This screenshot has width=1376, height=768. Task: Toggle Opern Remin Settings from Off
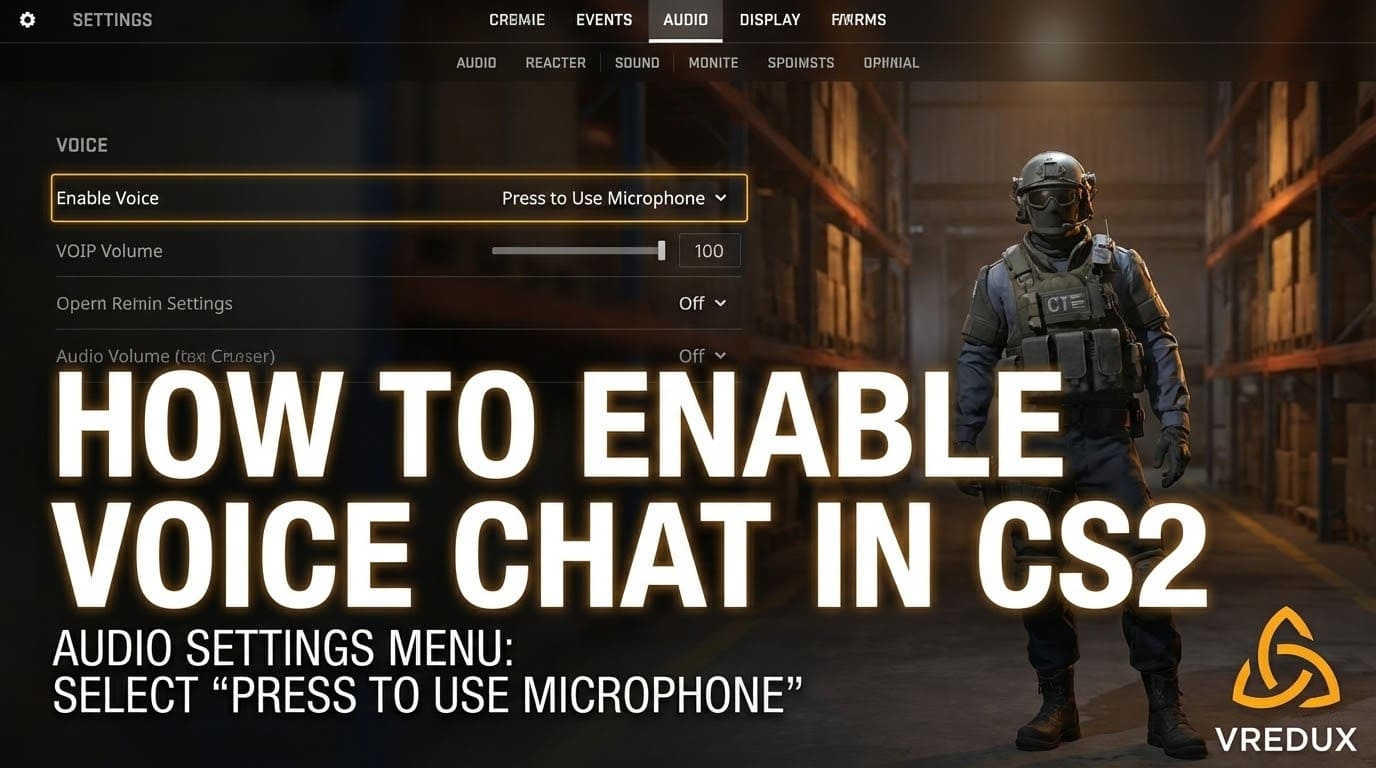(694, 302)
